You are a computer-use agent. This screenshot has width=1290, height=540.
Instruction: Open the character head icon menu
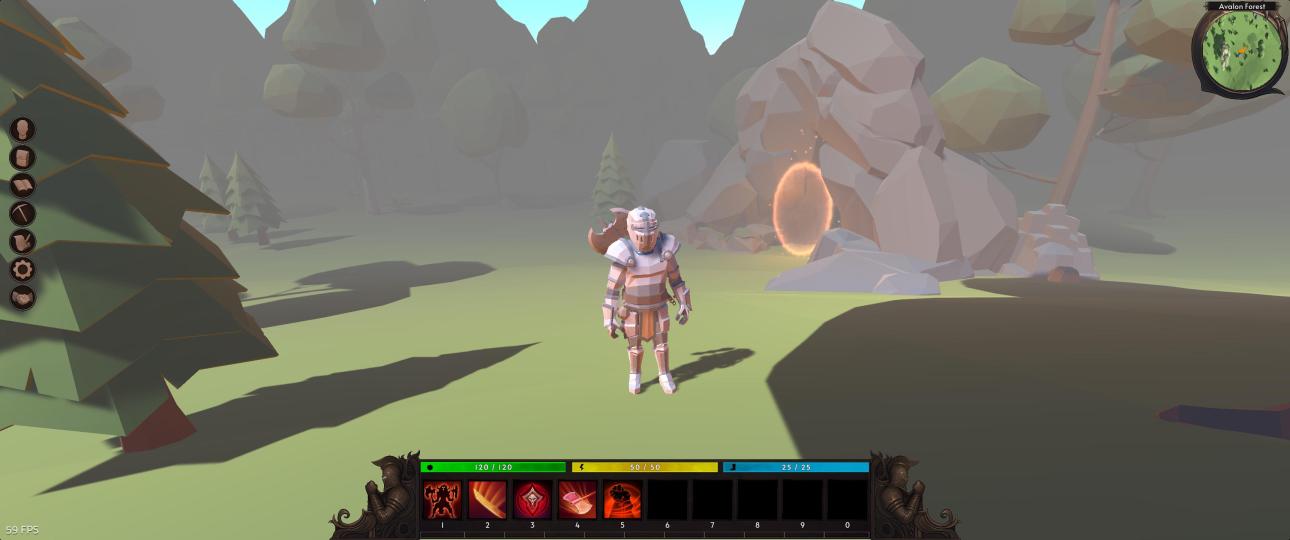[23, 129]
